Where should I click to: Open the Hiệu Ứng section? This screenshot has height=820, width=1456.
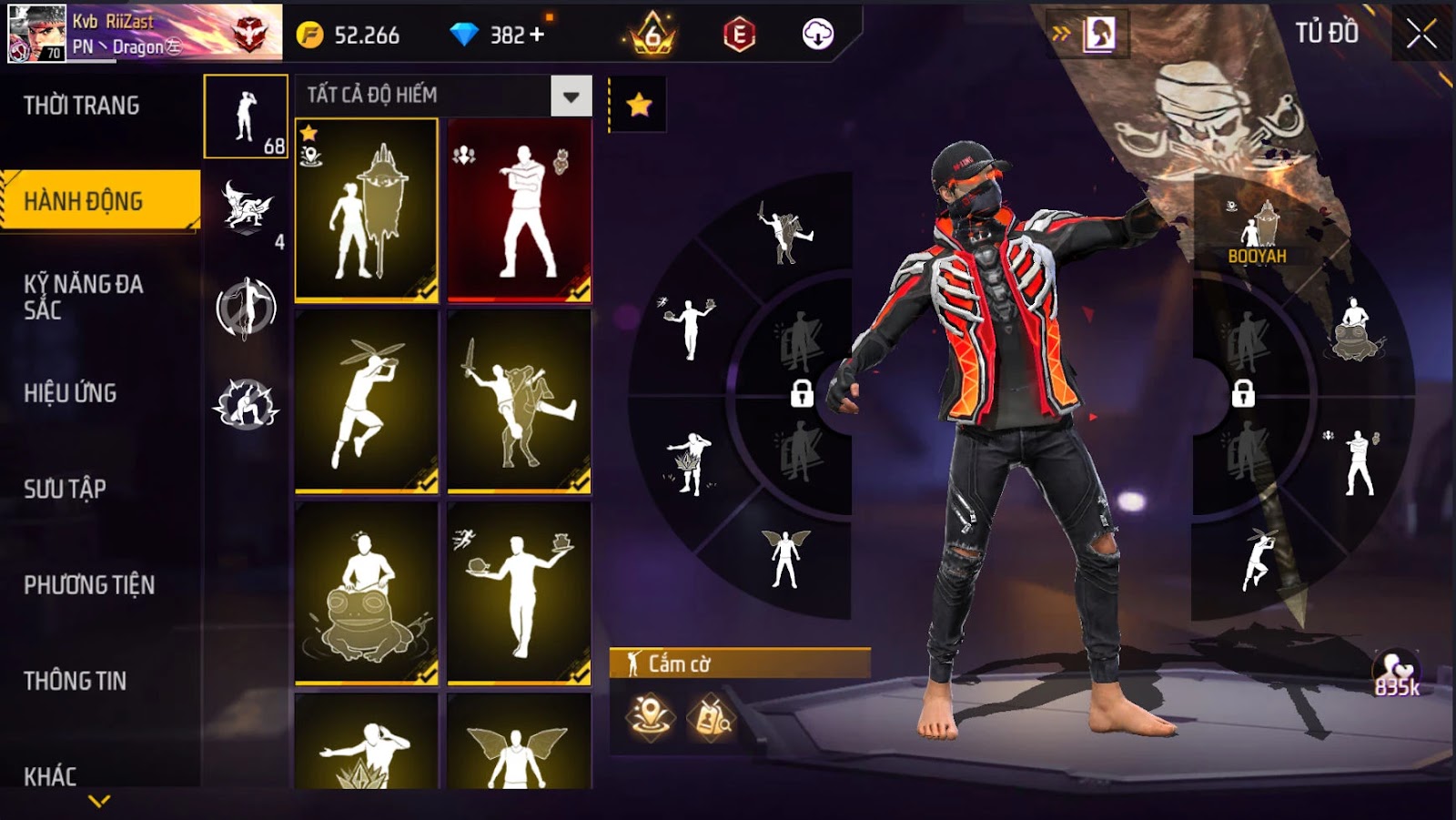70,393
